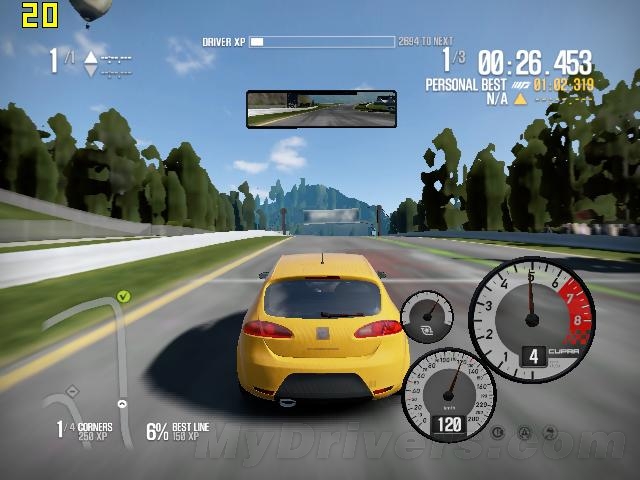The image size is (640, 480).
Task: Select the Best Line objective tracker
Action: (178, 431)
